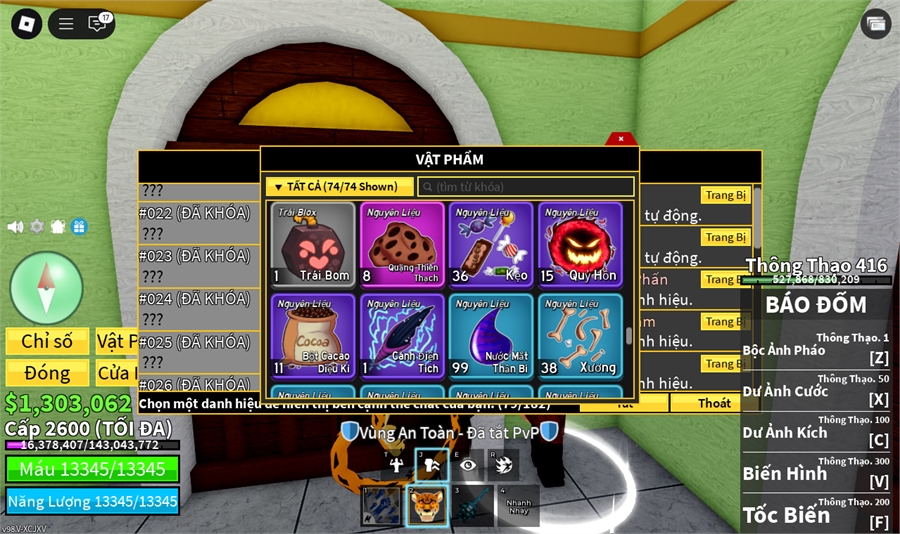Select the Xương bones material
This screenshot has width=900, height=534.
(580, 336)
